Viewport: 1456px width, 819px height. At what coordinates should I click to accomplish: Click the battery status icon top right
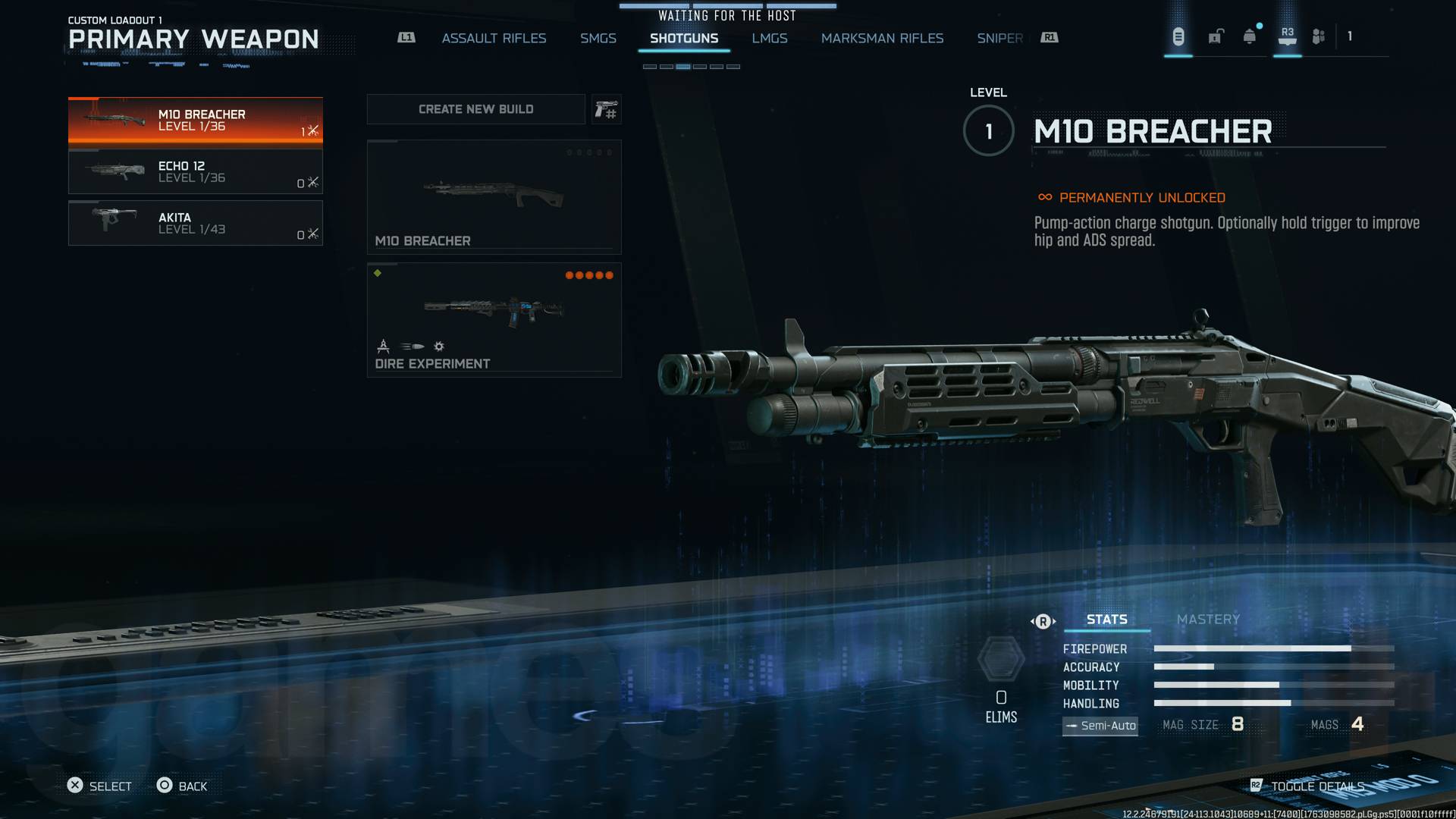point(1178,36)
